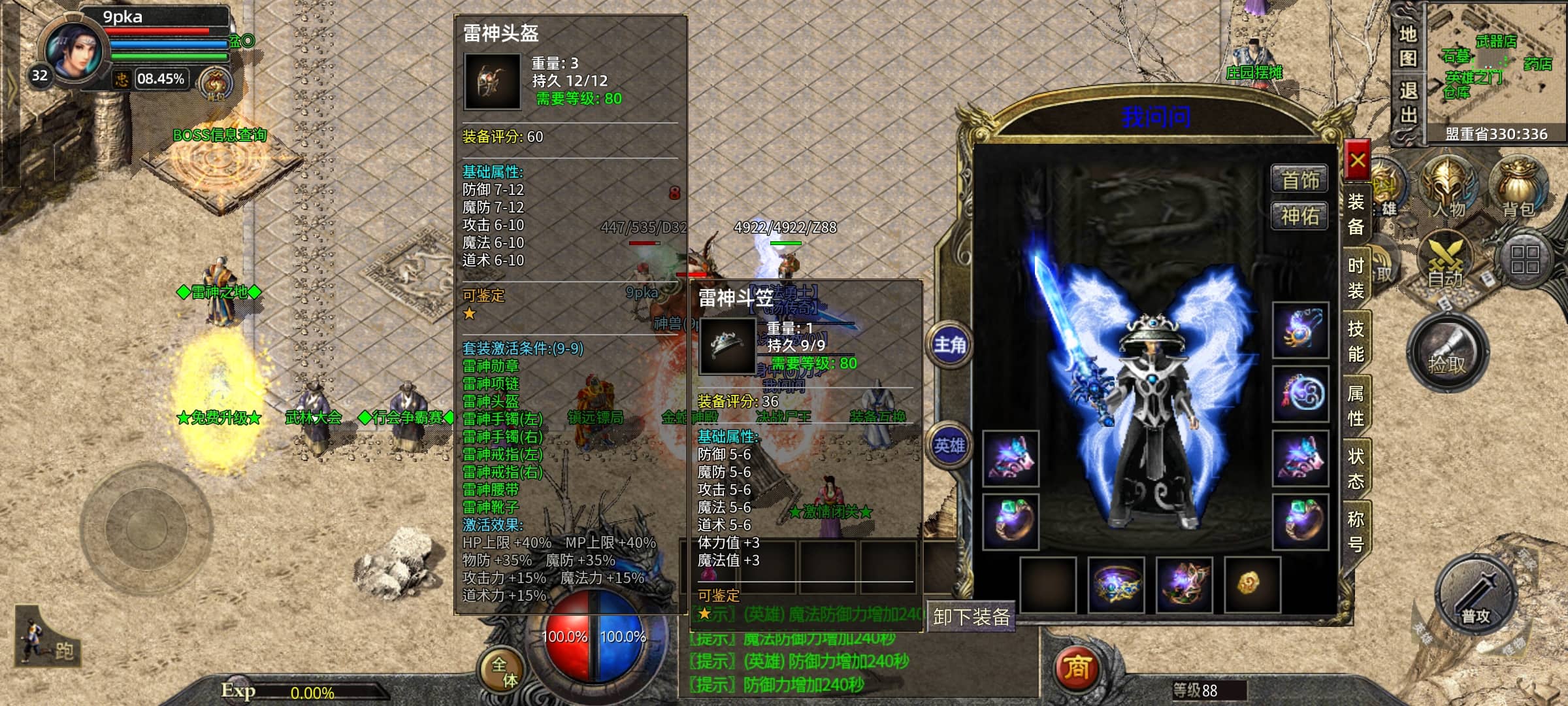1568x706 pixels.
Task: Open the 地图 map
Action: coord(1409,46)
